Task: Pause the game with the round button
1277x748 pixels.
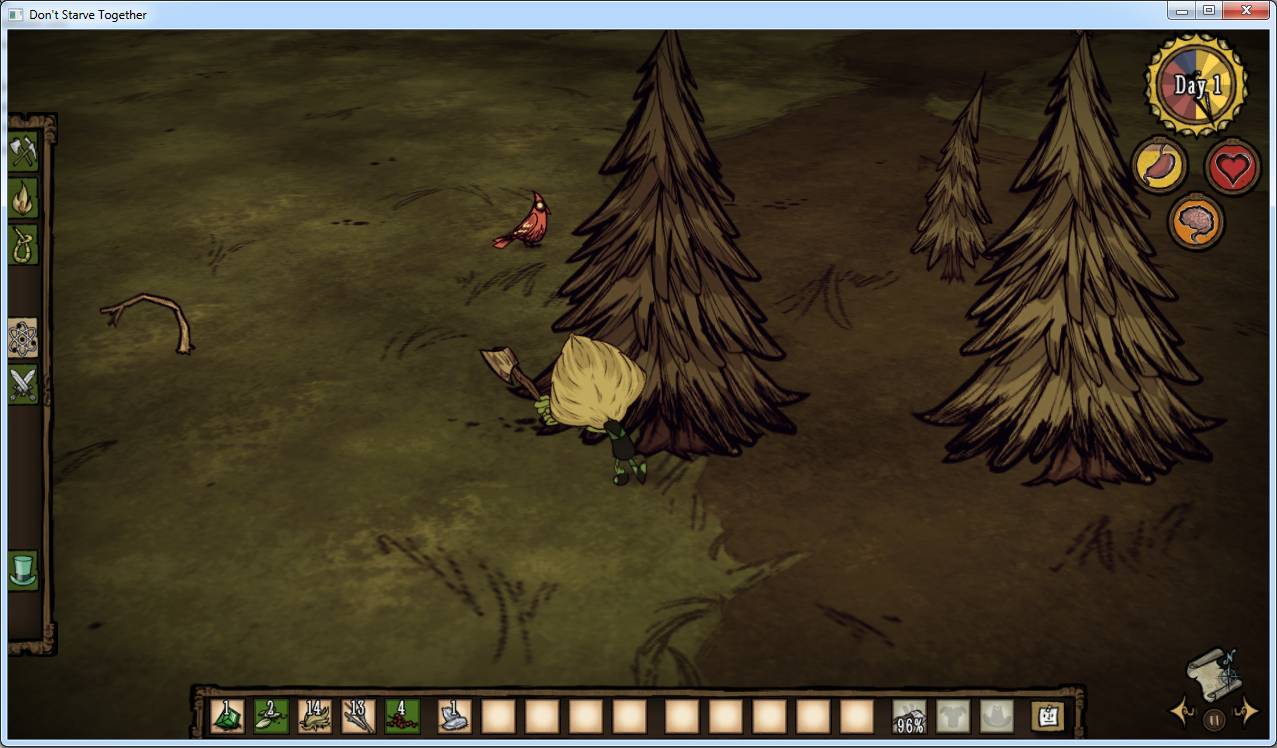Action: pos(1214,718)
